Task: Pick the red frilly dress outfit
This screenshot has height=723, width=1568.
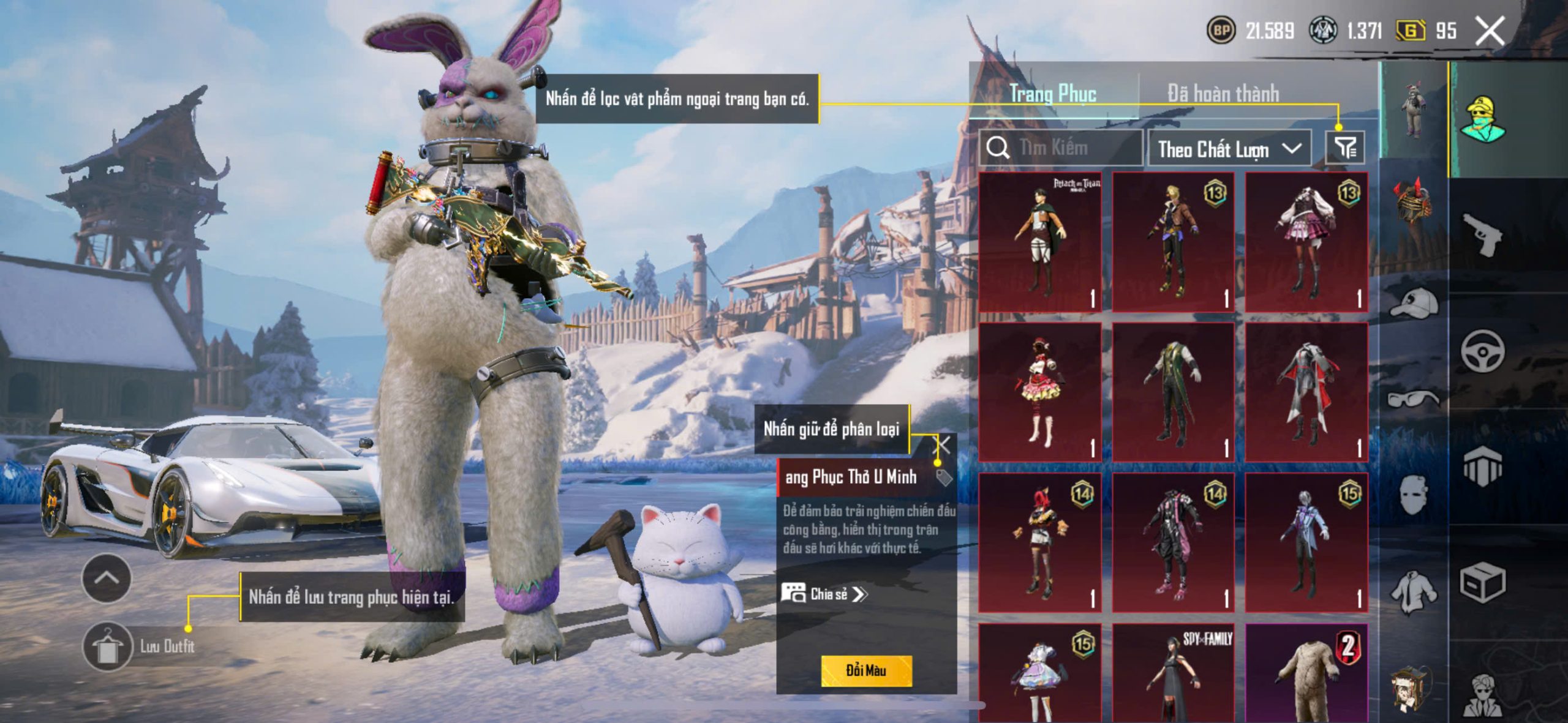Action: 1040,392
